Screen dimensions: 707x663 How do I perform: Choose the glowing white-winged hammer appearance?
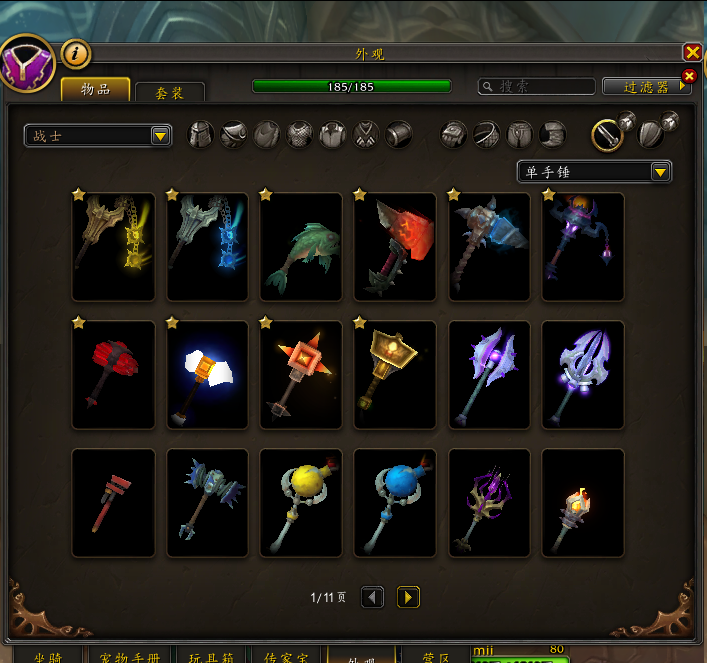207,375
